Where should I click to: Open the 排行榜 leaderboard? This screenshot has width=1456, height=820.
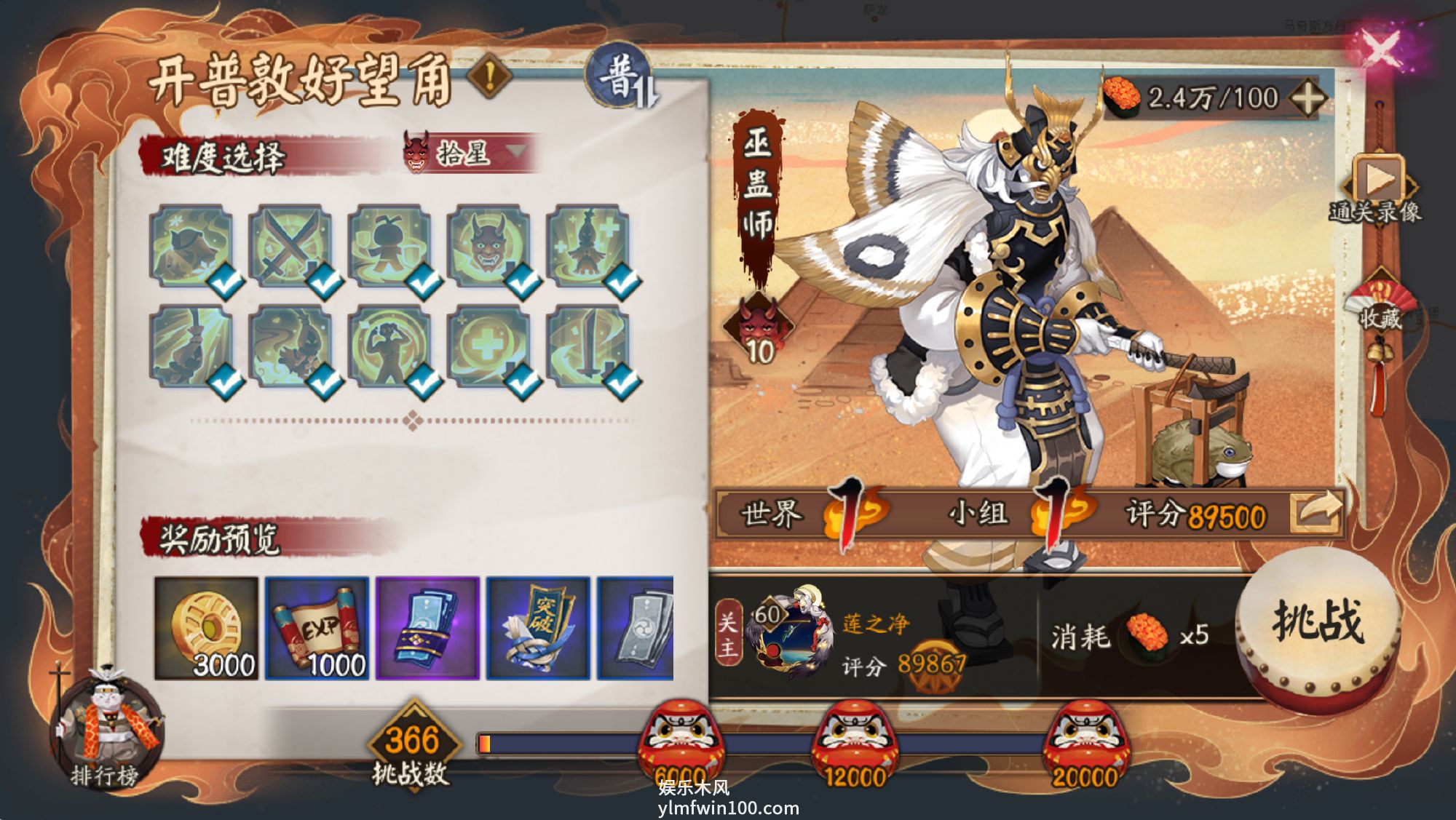pos(106,731)
